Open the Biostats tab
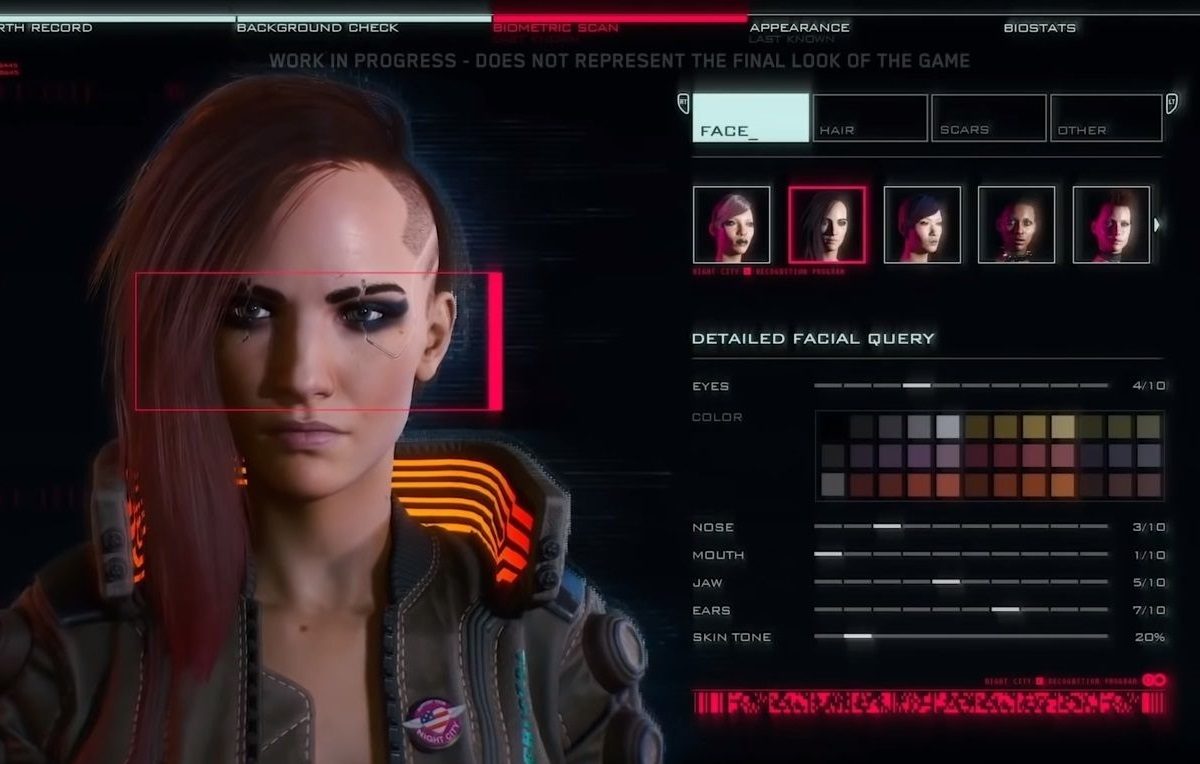Screen dimensions: 1200x764 (x=1039, y=27)
